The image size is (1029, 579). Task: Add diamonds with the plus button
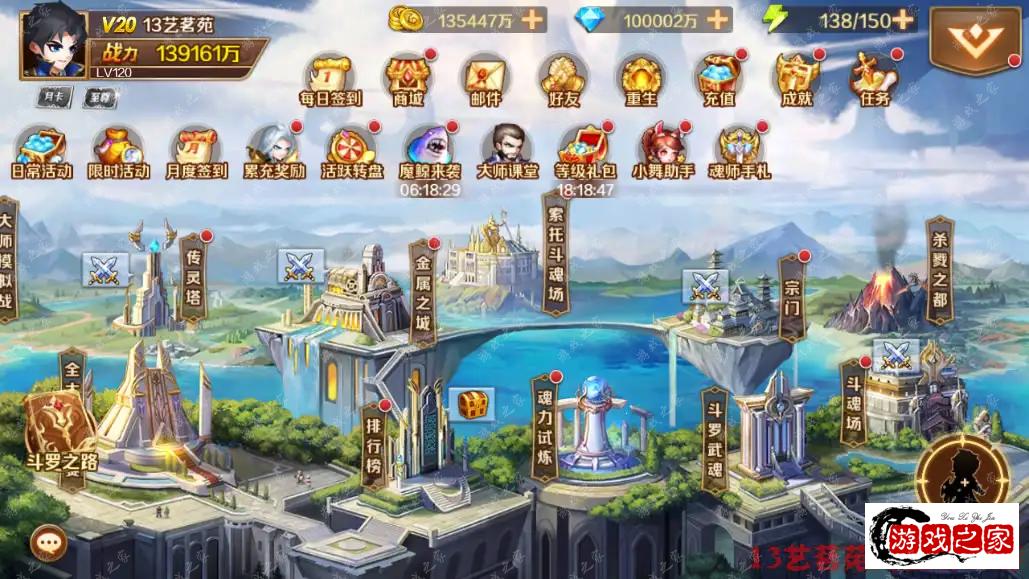[x=717, y=19]
